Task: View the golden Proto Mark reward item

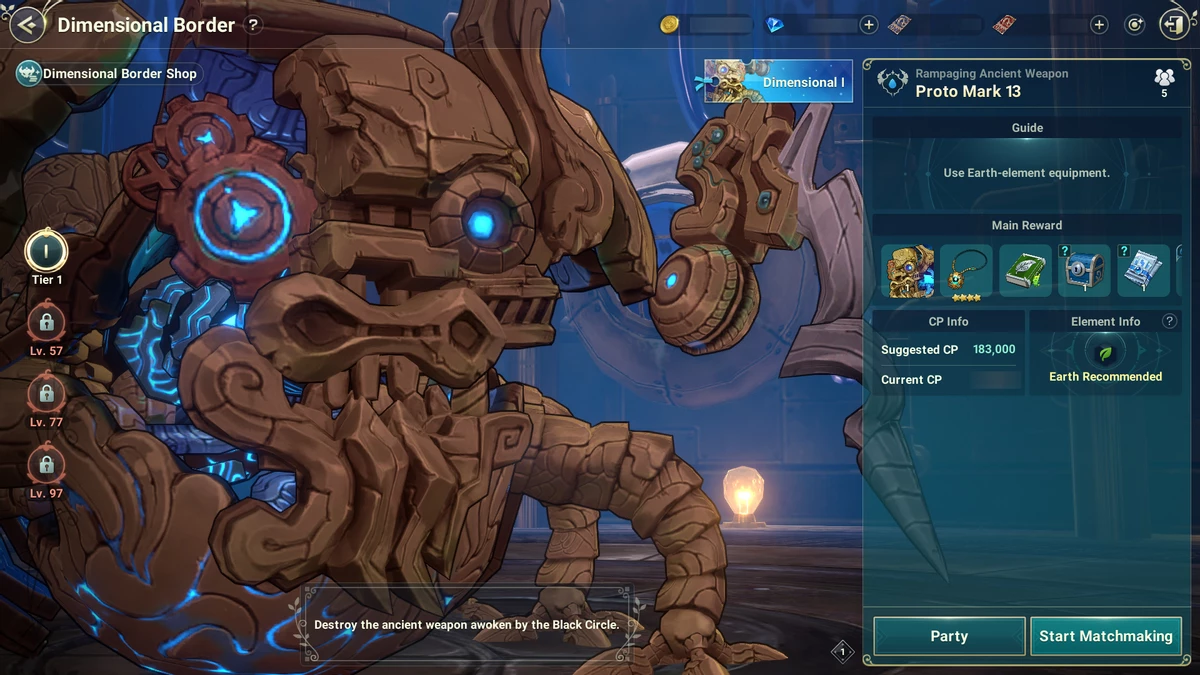Action: tap(908, 271)
